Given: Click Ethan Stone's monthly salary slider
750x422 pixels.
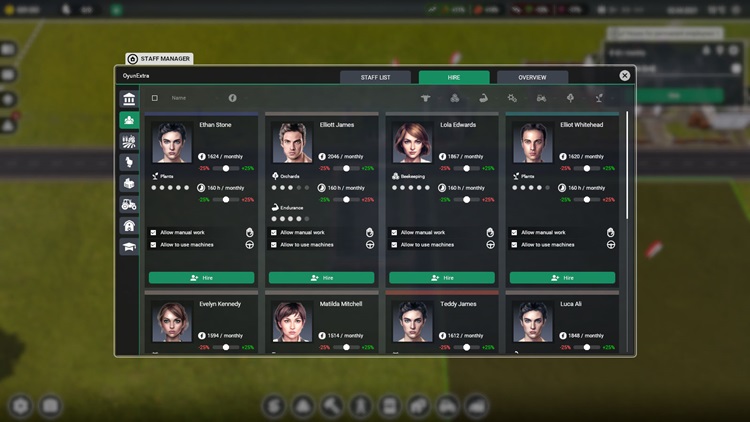Looking at the screenshot, I should tap(226, 169).
